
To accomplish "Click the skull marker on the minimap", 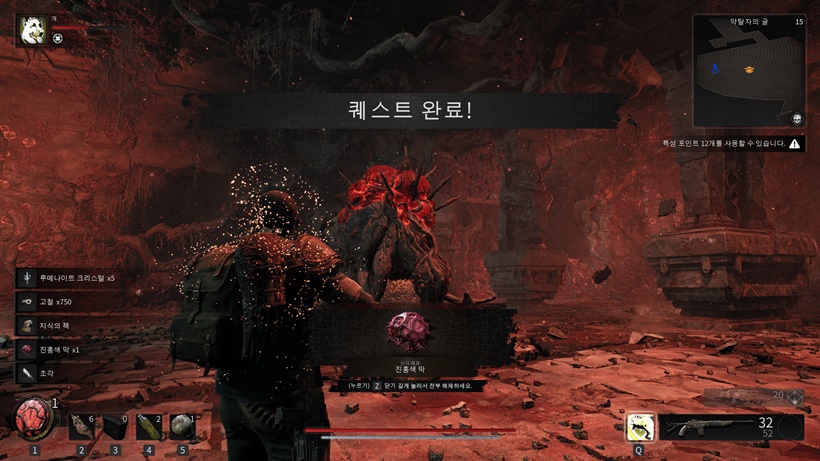I will [x=797, y=118].
